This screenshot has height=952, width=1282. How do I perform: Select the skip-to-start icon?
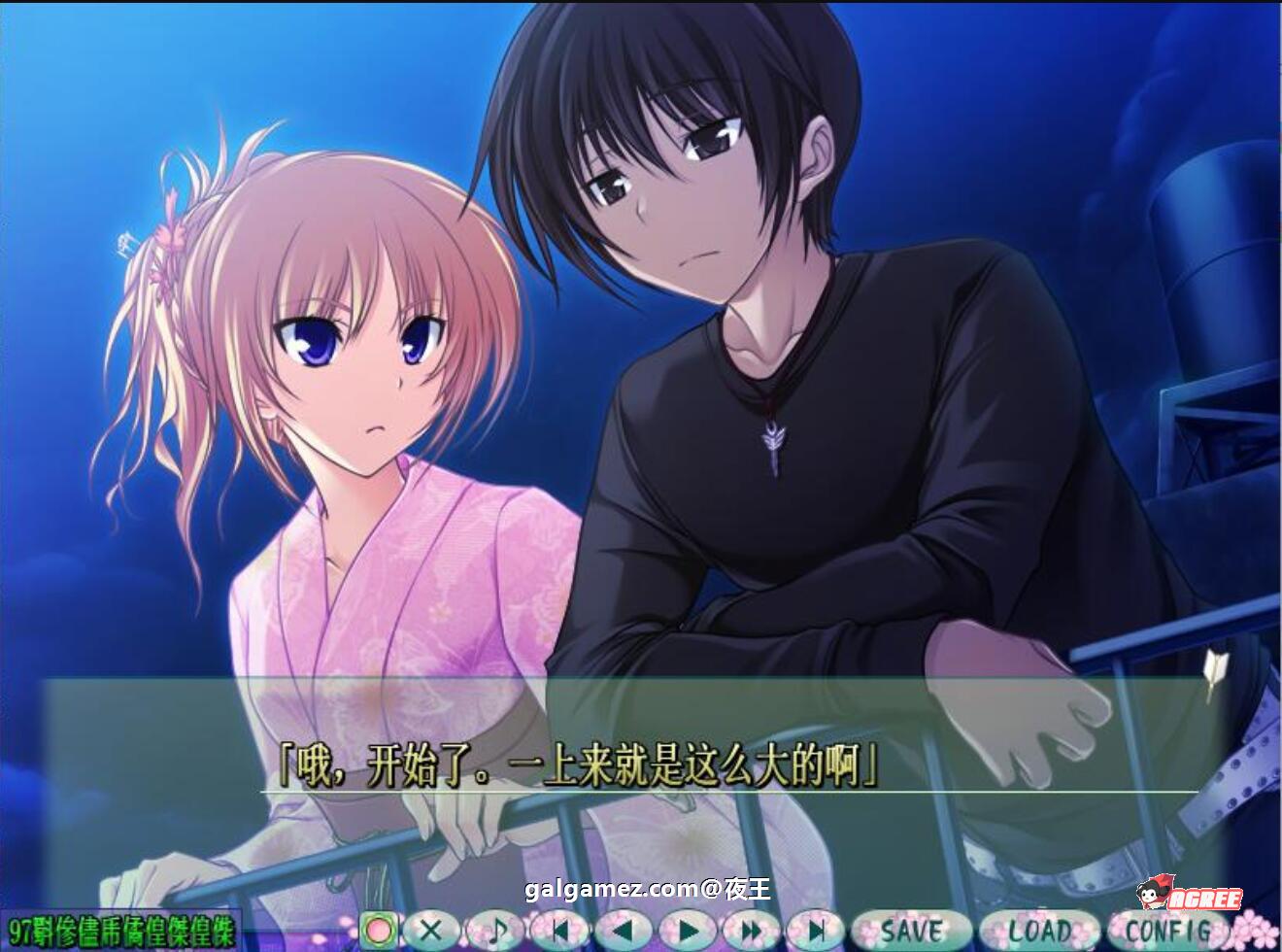[x=560, y=931]
